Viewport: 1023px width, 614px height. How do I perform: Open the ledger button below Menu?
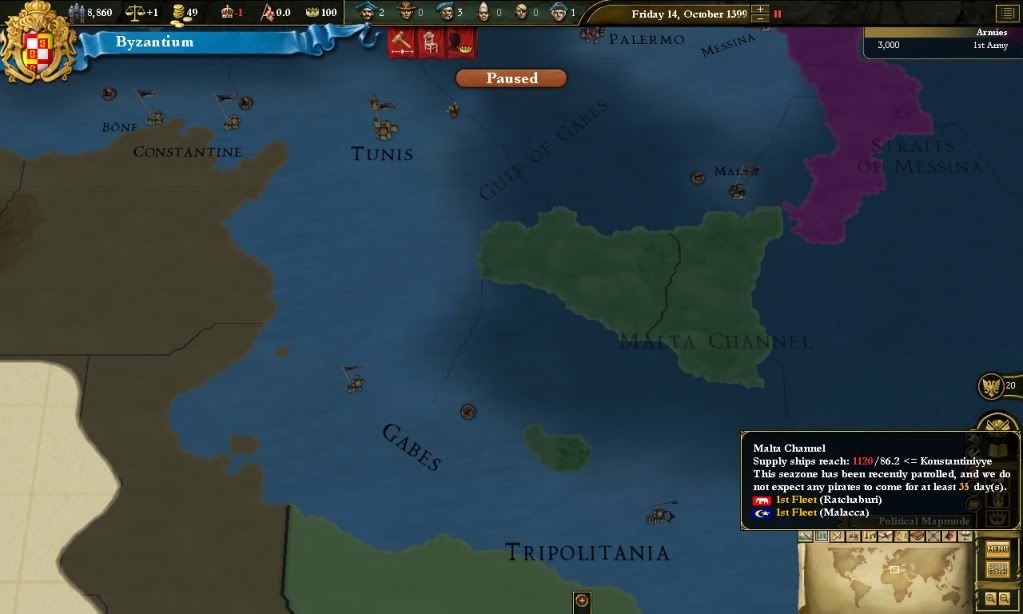[997, 569]
